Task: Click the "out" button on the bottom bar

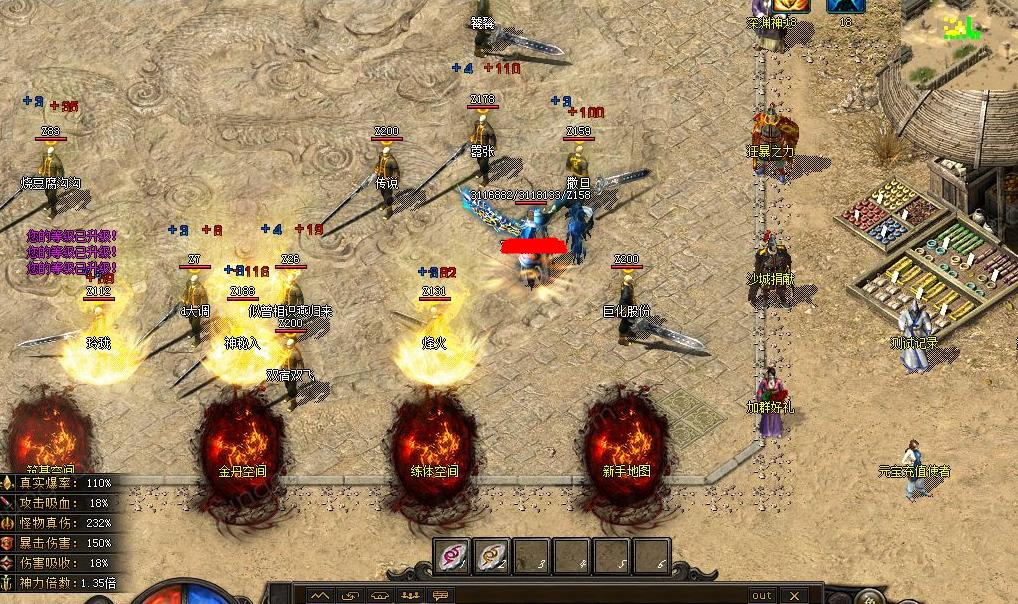Action: point(762,595)
